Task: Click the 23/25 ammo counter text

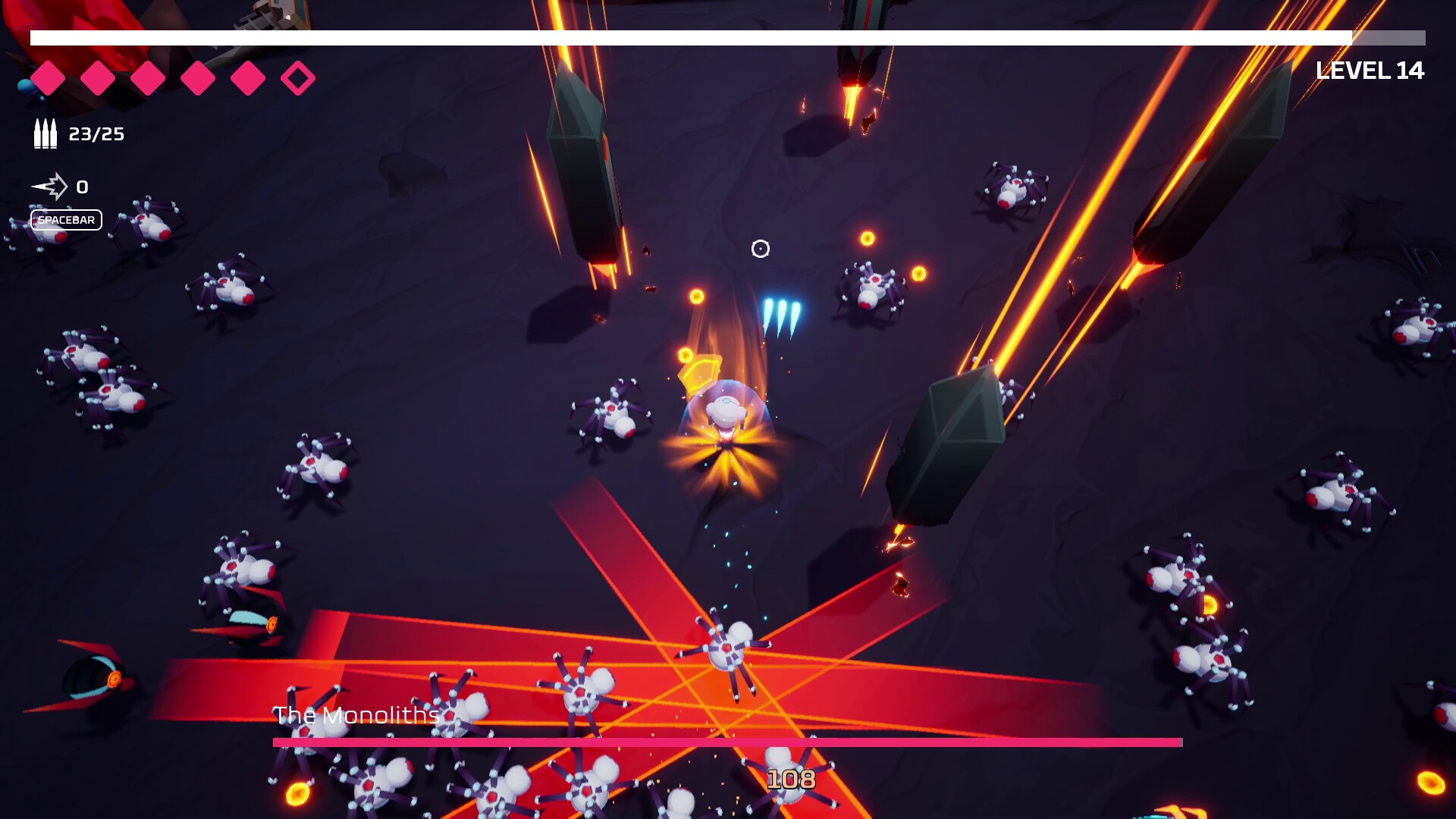Action: coord(97,134)
